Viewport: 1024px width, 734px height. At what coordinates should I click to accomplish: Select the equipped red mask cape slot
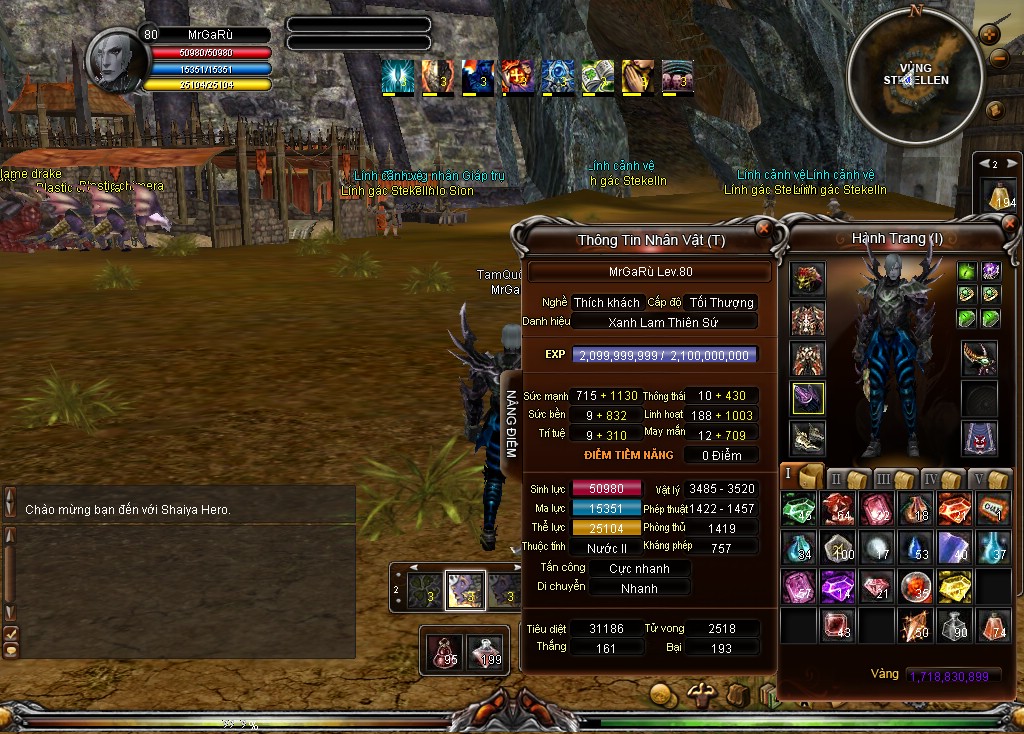coord(979,437)
